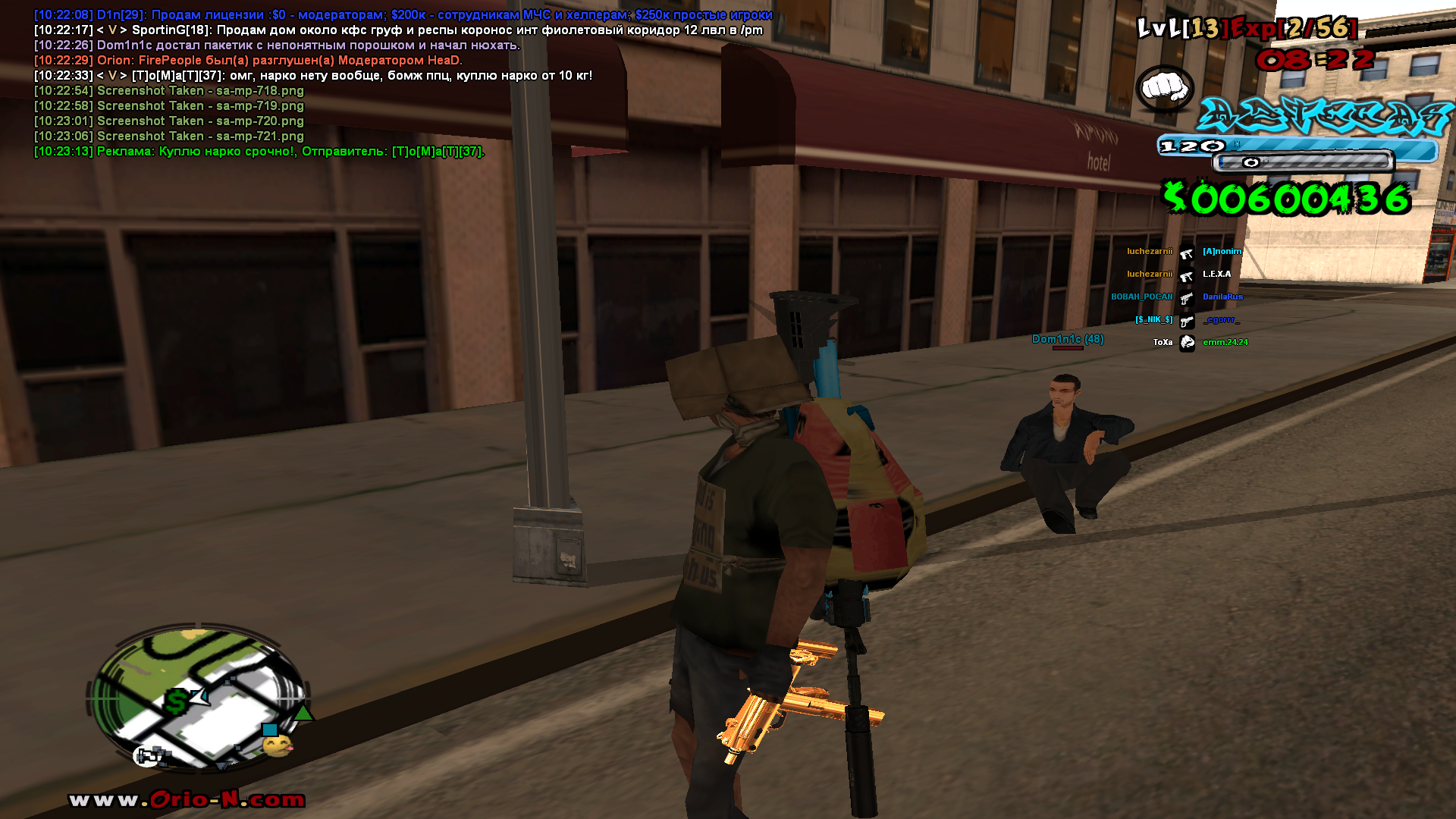The image size is (1456, 819).
Task: Click the www.Orio-N.com server logo
Action: pyautogui.click(x=187, y=800)
